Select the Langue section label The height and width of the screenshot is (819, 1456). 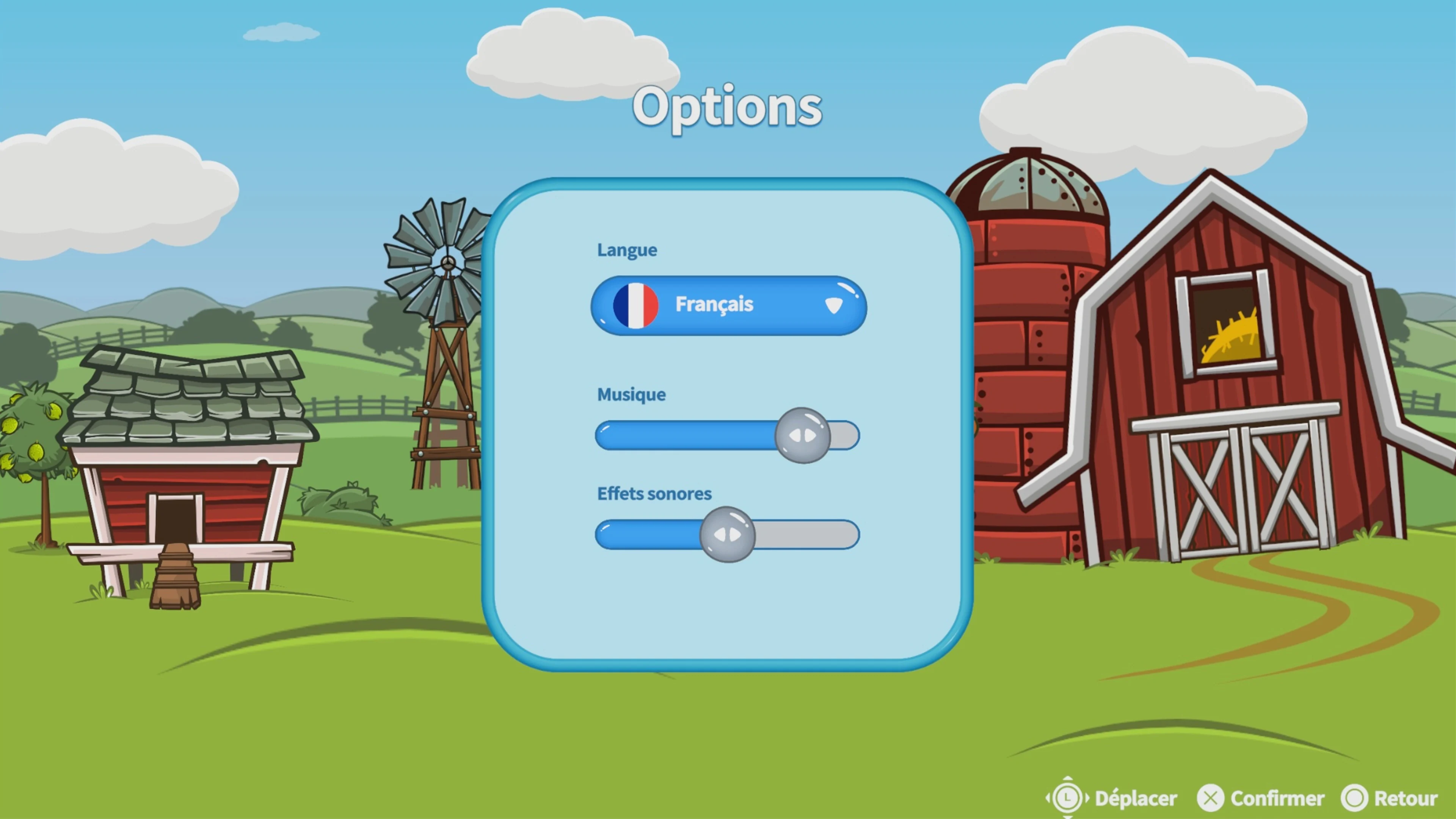[627, 250]
